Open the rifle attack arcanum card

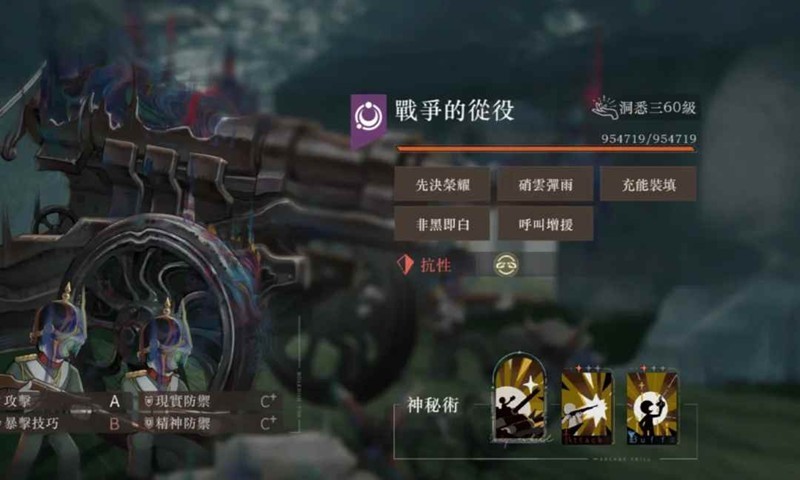(586, 402)
